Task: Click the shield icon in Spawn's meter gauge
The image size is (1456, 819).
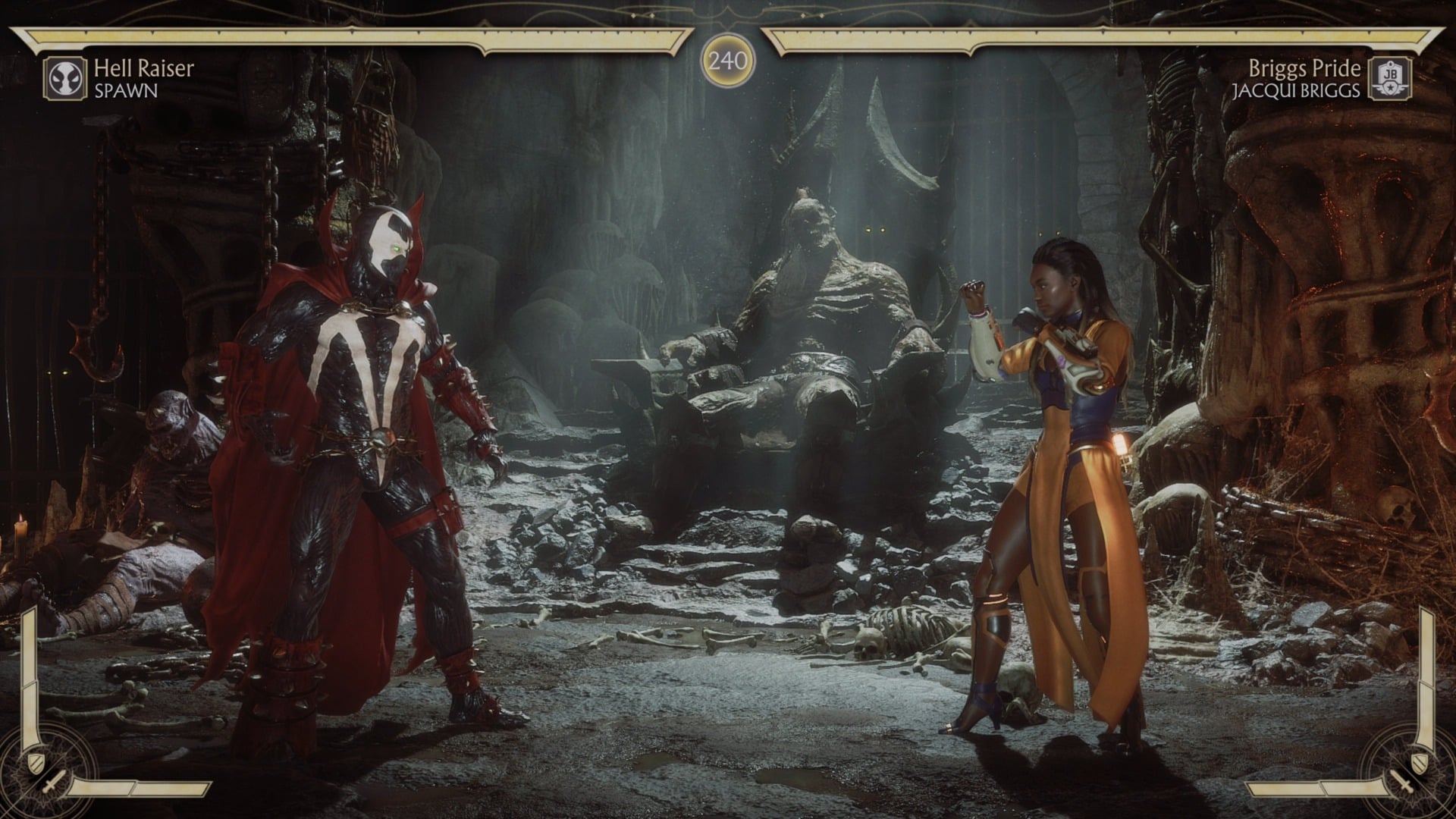Action: (36, 763)
